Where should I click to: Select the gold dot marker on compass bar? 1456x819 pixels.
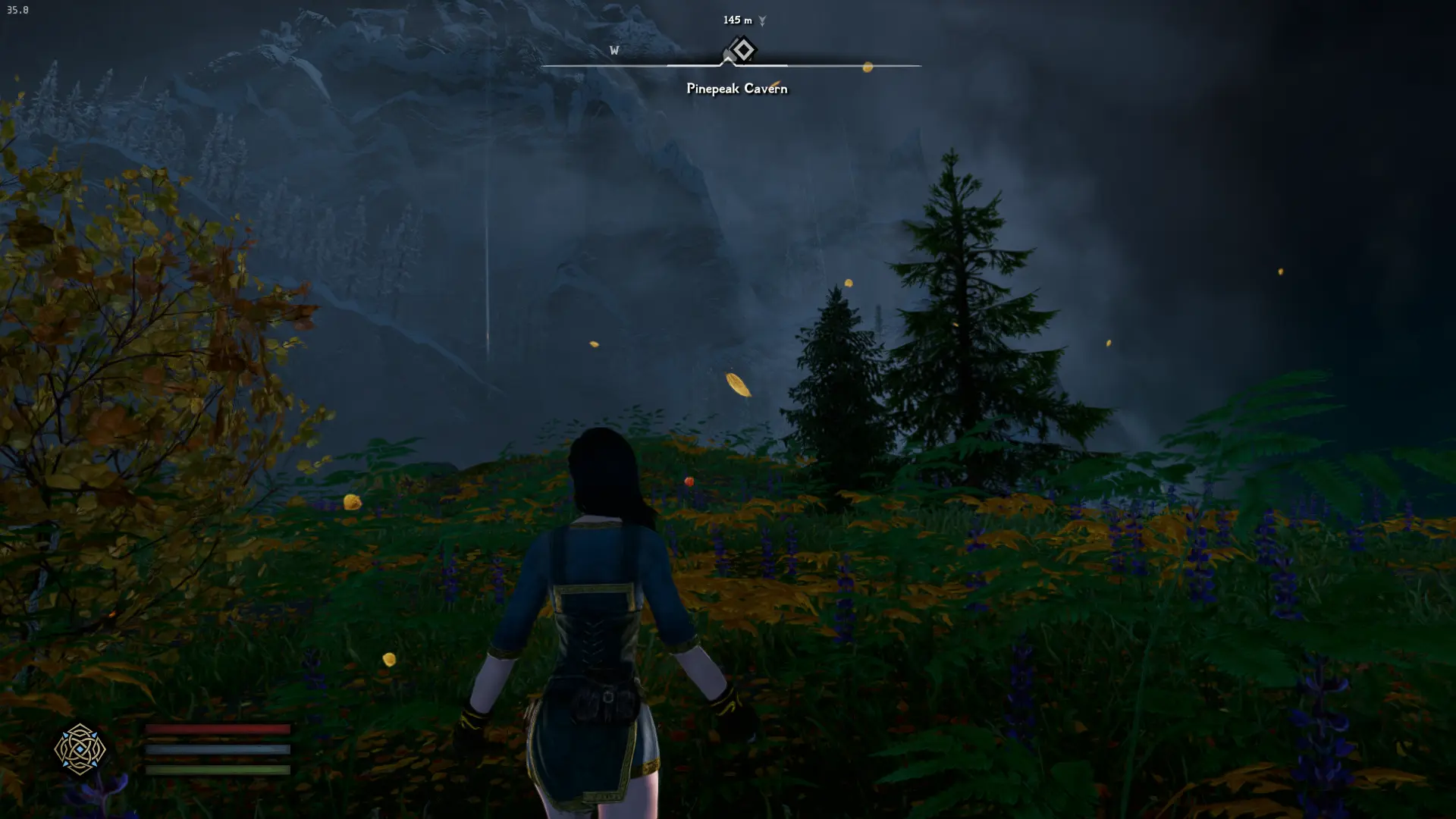868,67
